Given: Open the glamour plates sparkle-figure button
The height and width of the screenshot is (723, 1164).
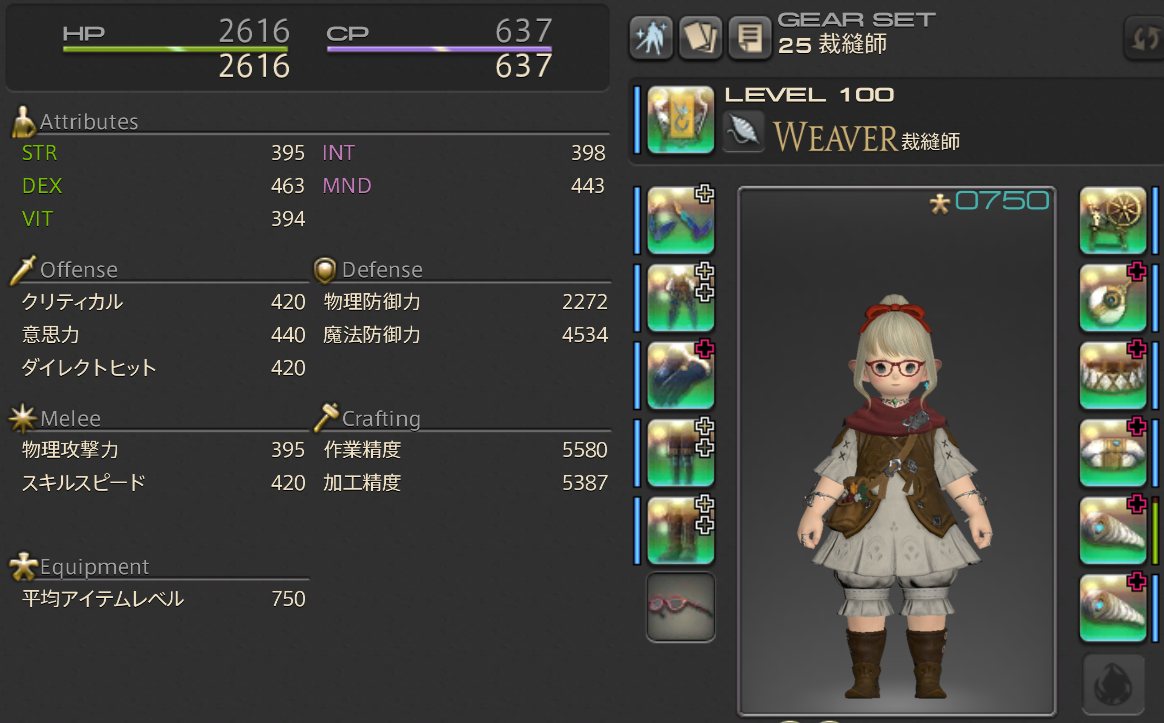Looking at the screenshot, I should click(650, 38).
